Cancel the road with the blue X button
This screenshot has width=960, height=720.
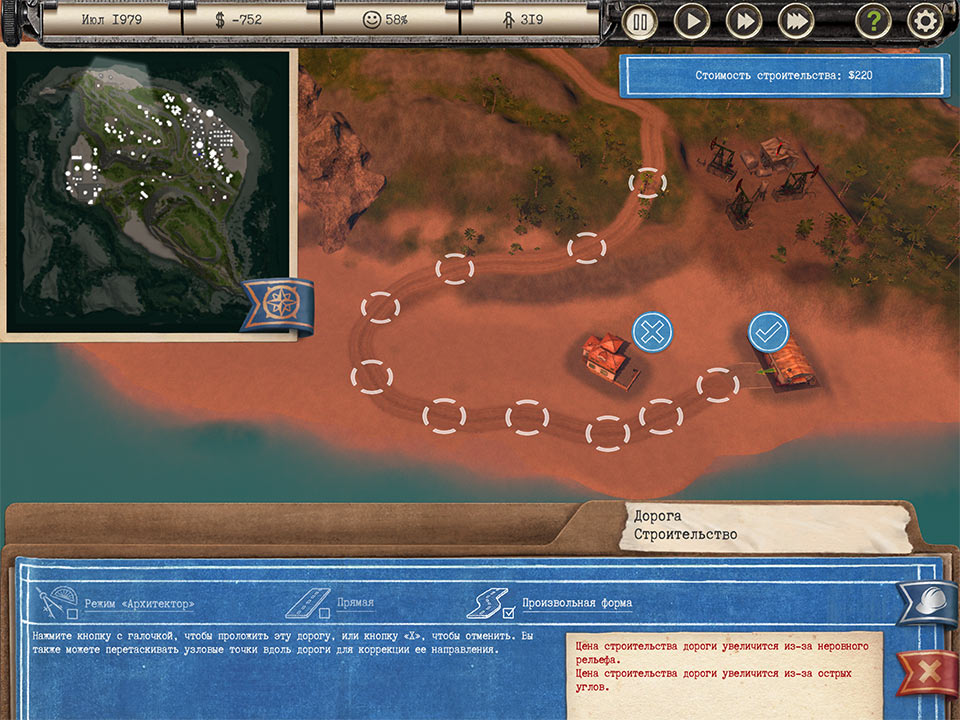(652, 331)
